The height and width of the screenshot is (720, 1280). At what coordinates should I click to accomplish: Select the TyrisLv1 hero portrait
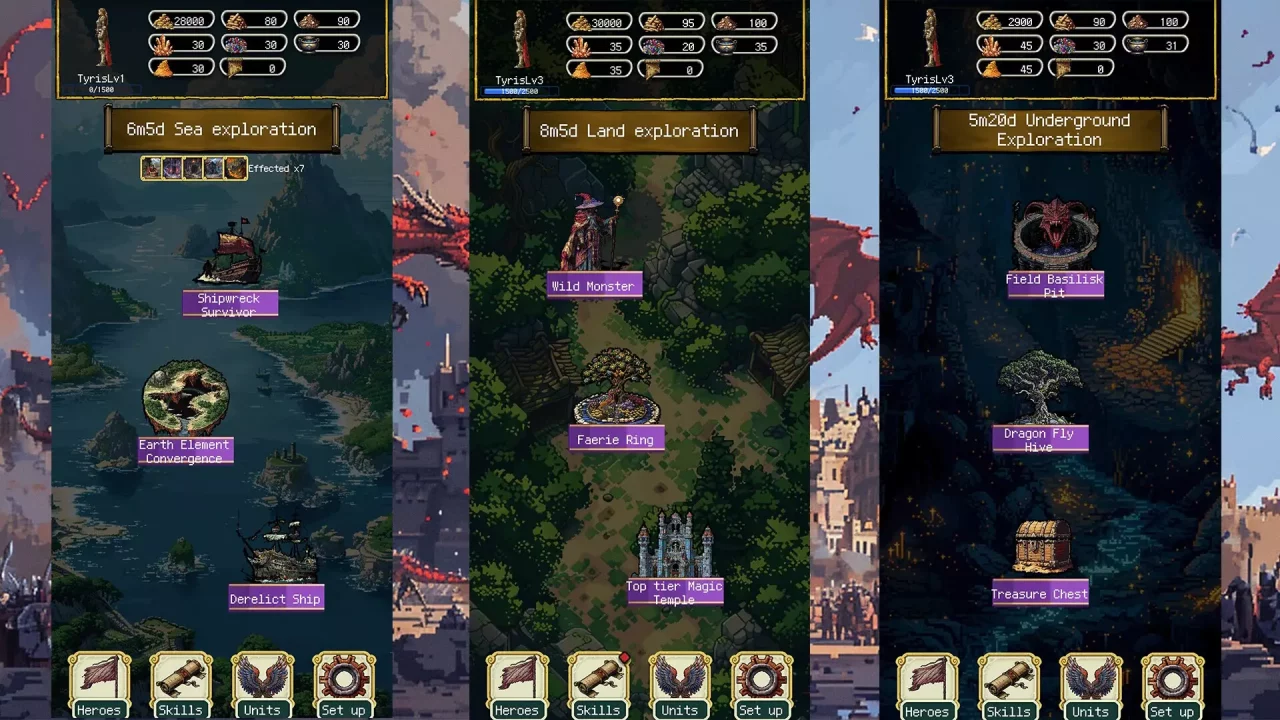pos(101,40)
